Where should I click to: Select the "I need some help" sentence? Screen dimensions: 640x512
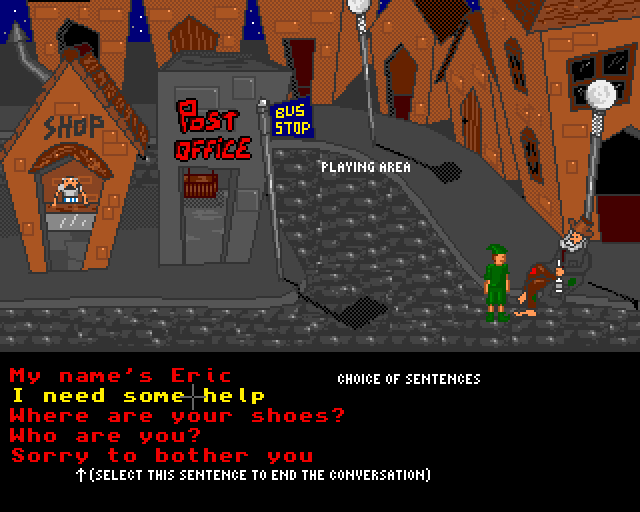[x=138, y=397]
